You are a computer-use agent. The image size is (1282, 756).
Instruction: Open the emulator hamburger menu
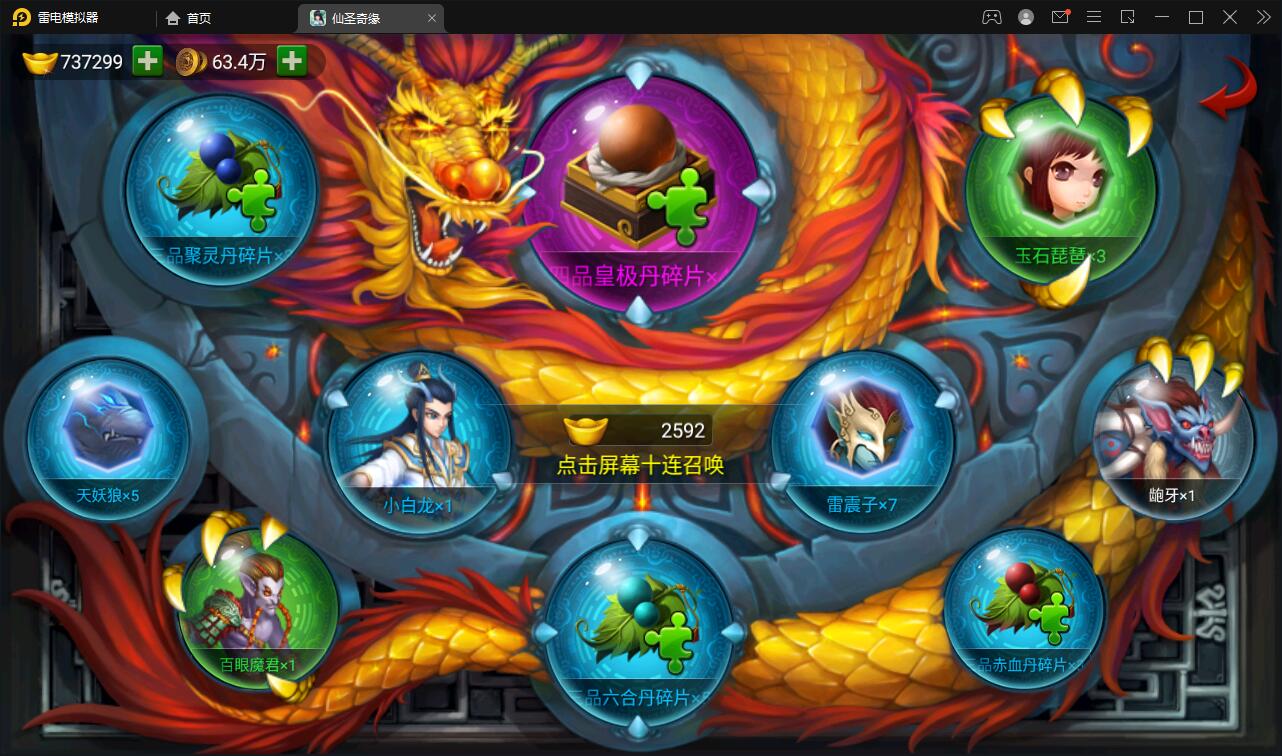pos(1093,17)
